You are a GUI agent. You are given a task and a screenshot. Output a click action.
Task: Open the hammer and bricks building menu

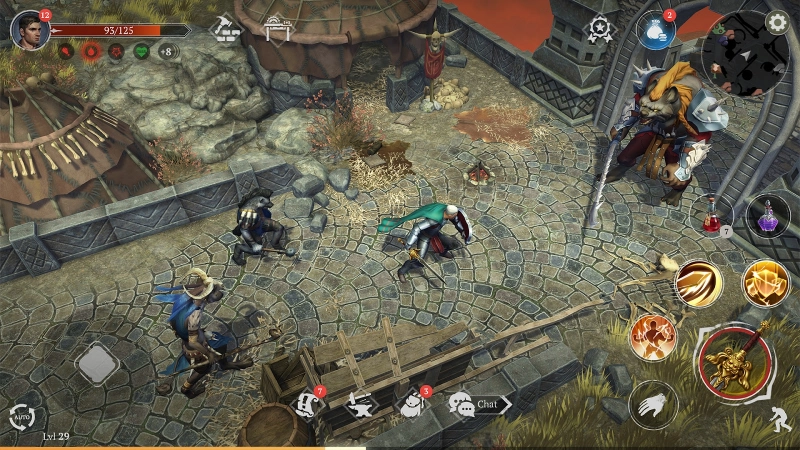(x=227, y=29)
